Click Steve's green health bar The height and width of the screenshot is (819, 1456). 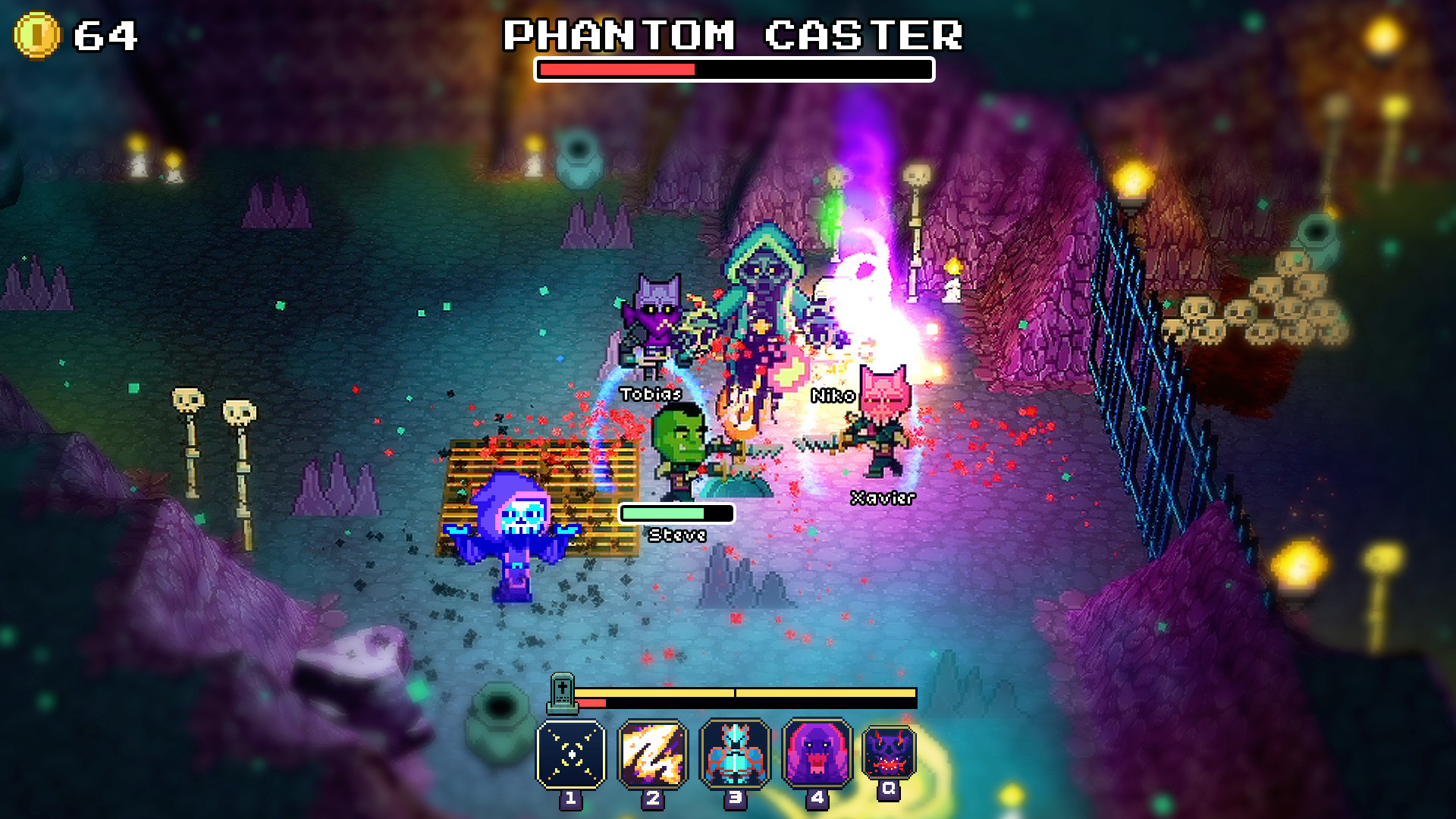[x=676, y=513]
